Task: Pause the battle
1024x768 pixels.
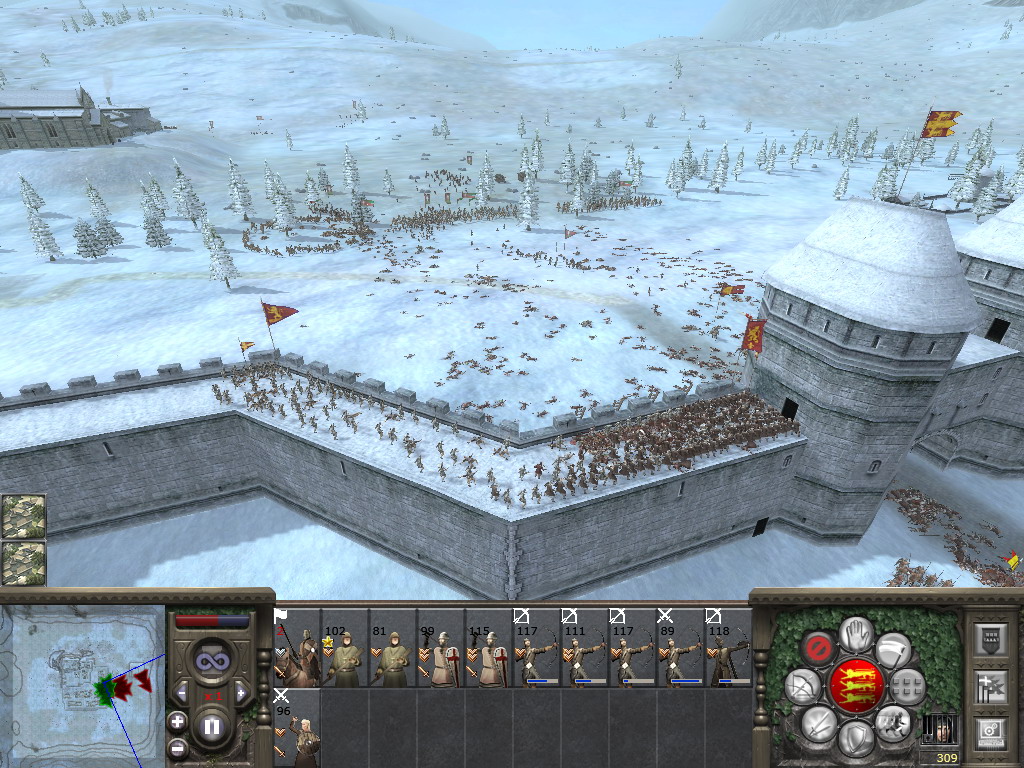Action: coord(212,726)
